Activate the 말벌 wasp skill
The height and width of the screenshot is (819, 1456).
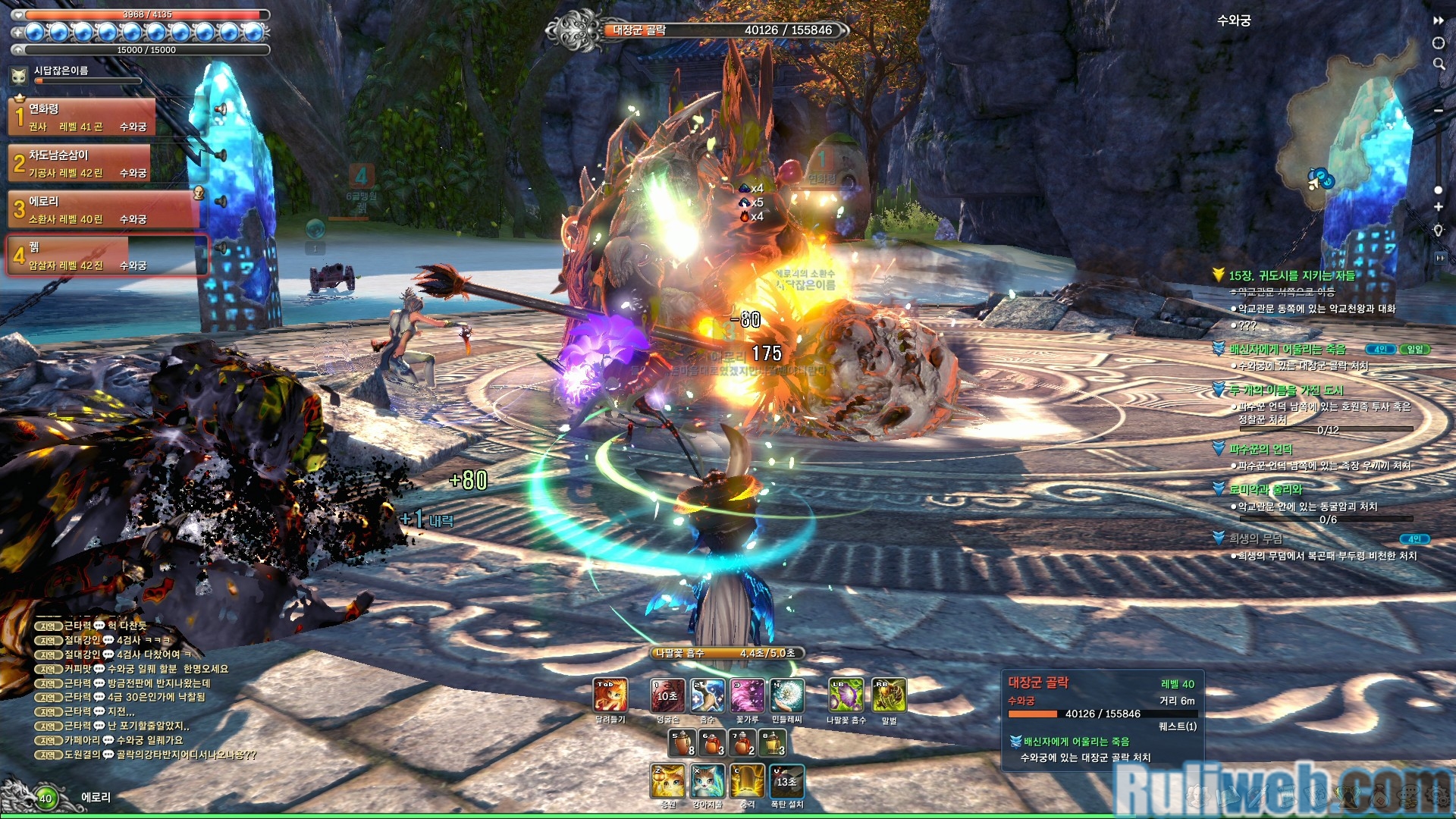point(889,695)
